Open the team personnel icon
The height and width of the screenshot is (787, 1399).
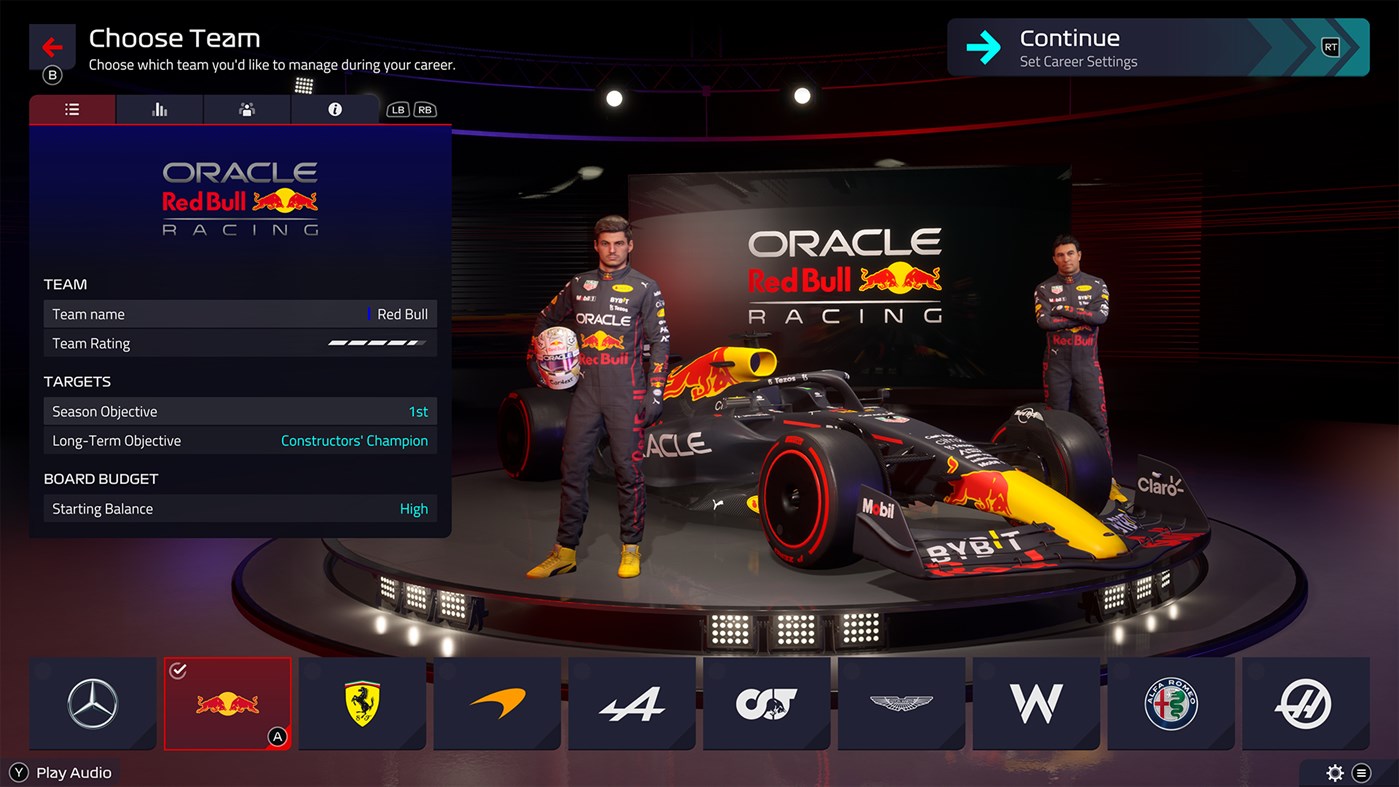coord(246,109)
